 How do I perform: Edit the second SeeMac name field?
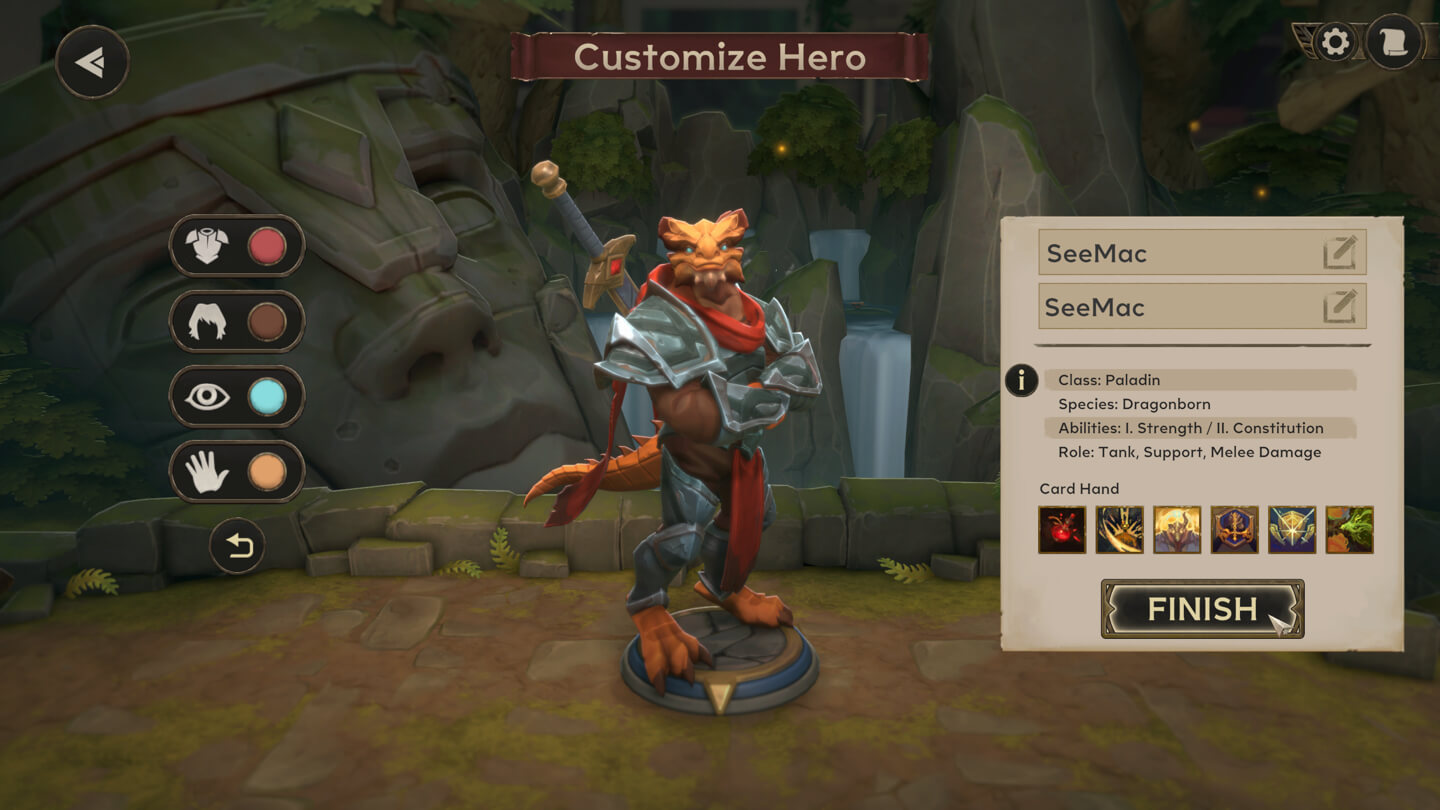point(1340,307)
